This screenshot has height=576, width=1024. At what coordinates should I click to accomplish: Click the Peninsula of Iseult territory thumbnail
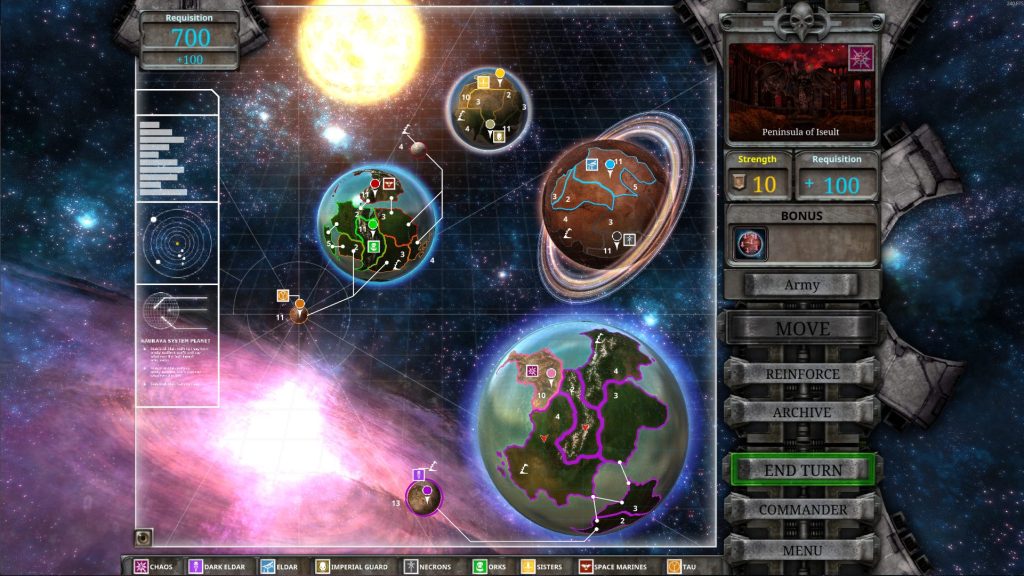click(802, 90)
